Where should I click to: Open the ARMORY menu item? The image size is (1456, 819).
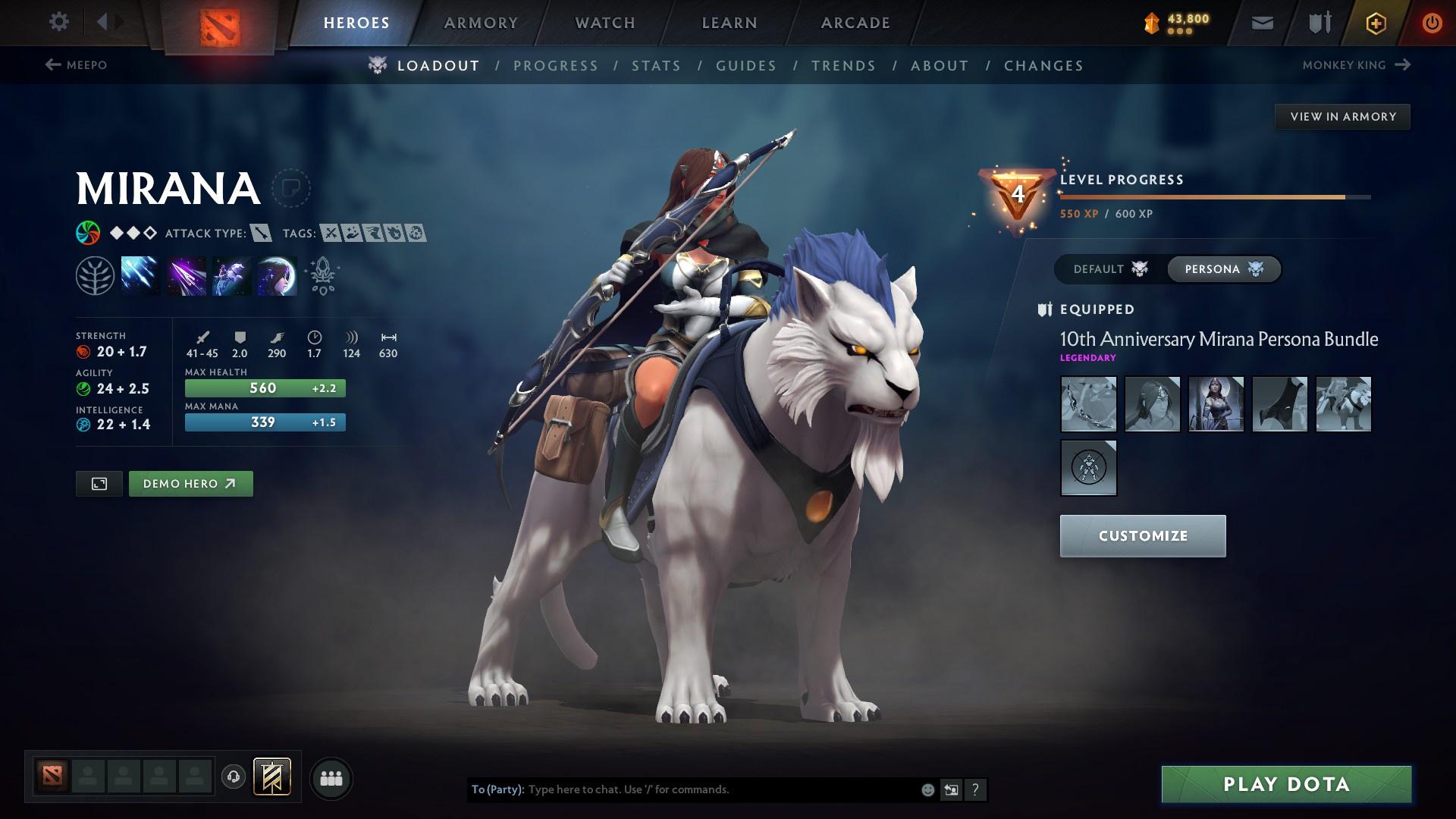click(x=482, y=22)
